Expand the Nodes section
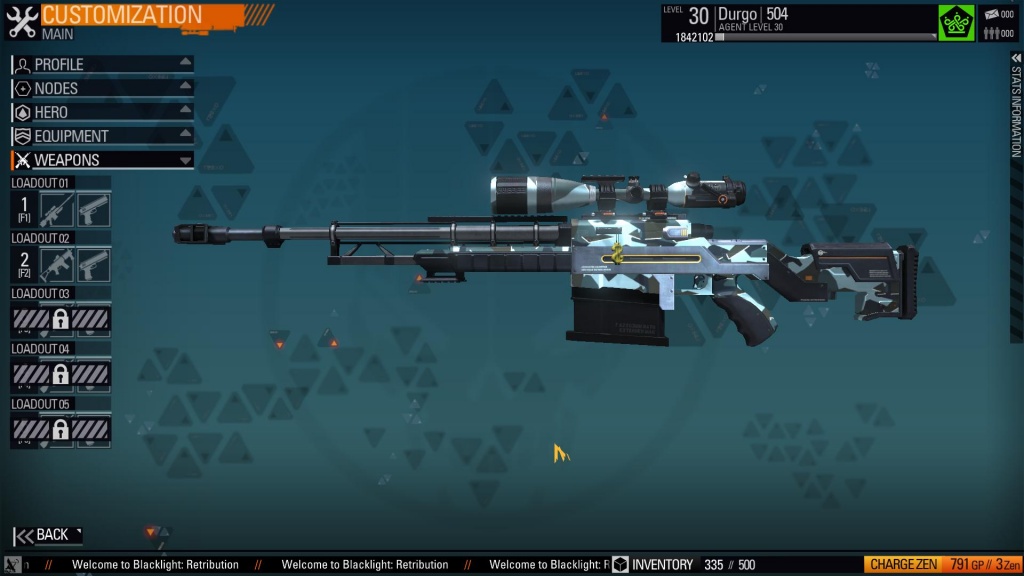This screenshot has width=1024, height=576. coord(102,88)
